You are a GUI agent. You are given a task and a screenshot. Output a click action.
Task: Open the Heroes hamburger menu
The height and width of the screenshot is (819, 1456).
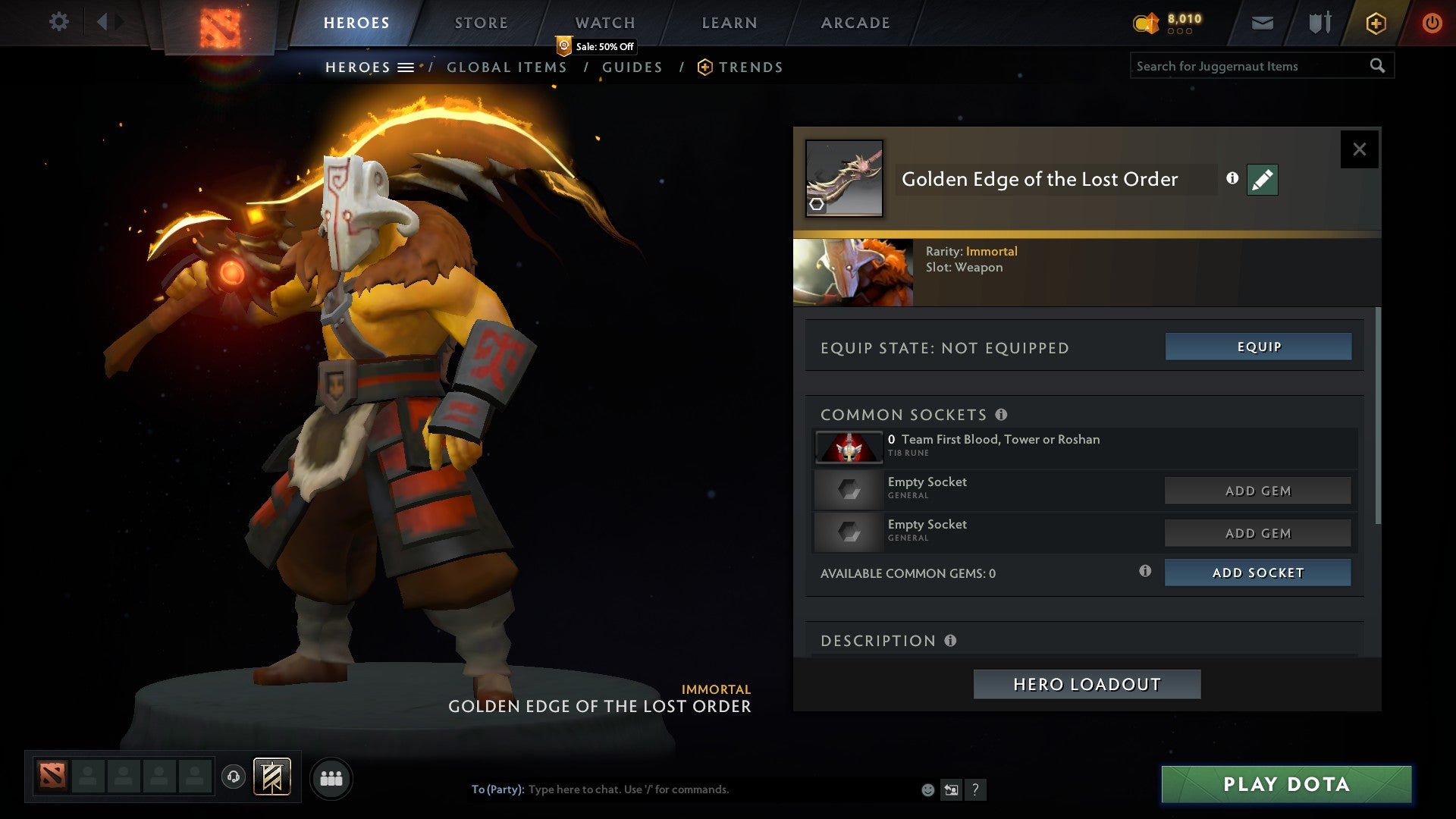pyautogui.click(x=407, y=67)
